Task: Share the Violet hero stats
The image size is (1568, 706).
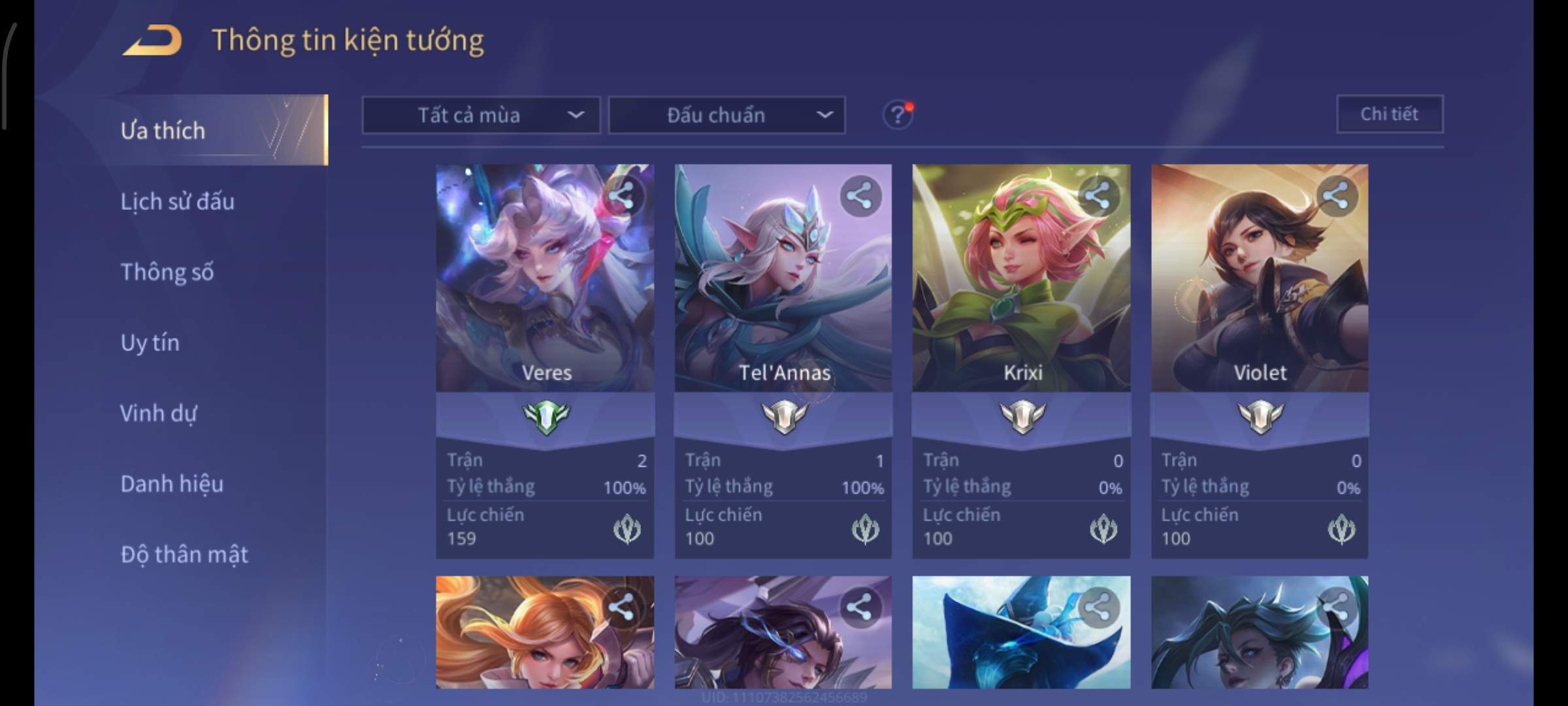Action: [1336, 195]
